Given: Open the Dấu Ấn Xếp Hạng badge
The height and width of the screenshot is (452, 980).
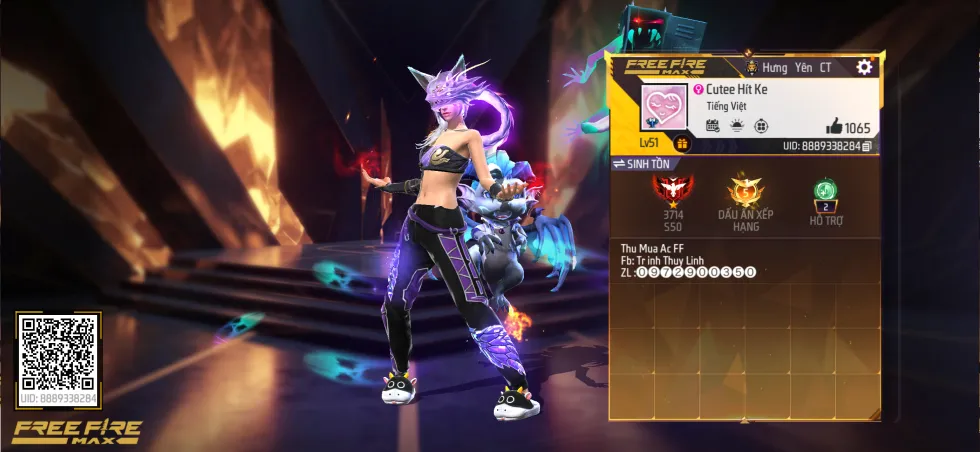Looking at the screenshot, I should pyautogui.click(x=744, y=189).
